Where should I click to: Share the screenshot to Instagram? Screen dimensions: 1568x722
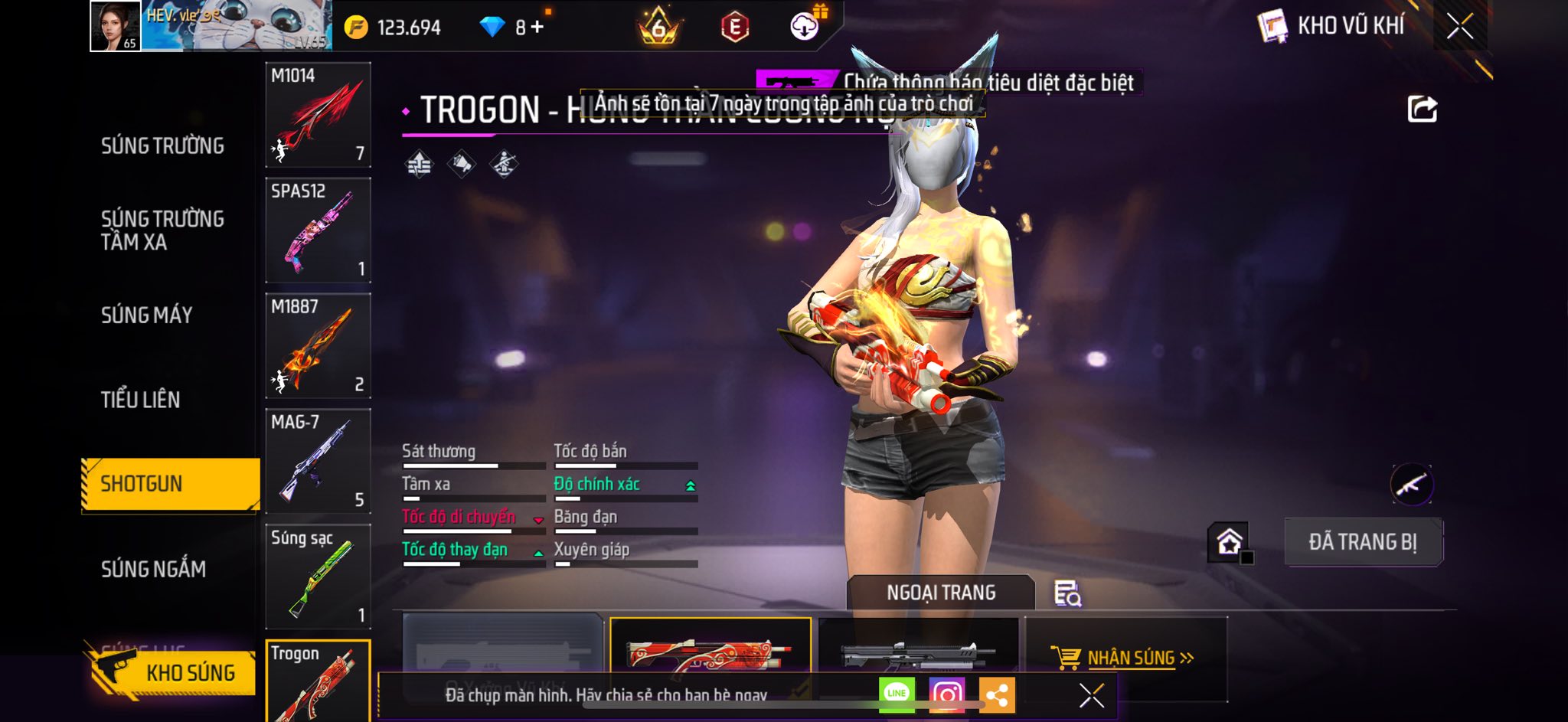click(x=946, y=694)
